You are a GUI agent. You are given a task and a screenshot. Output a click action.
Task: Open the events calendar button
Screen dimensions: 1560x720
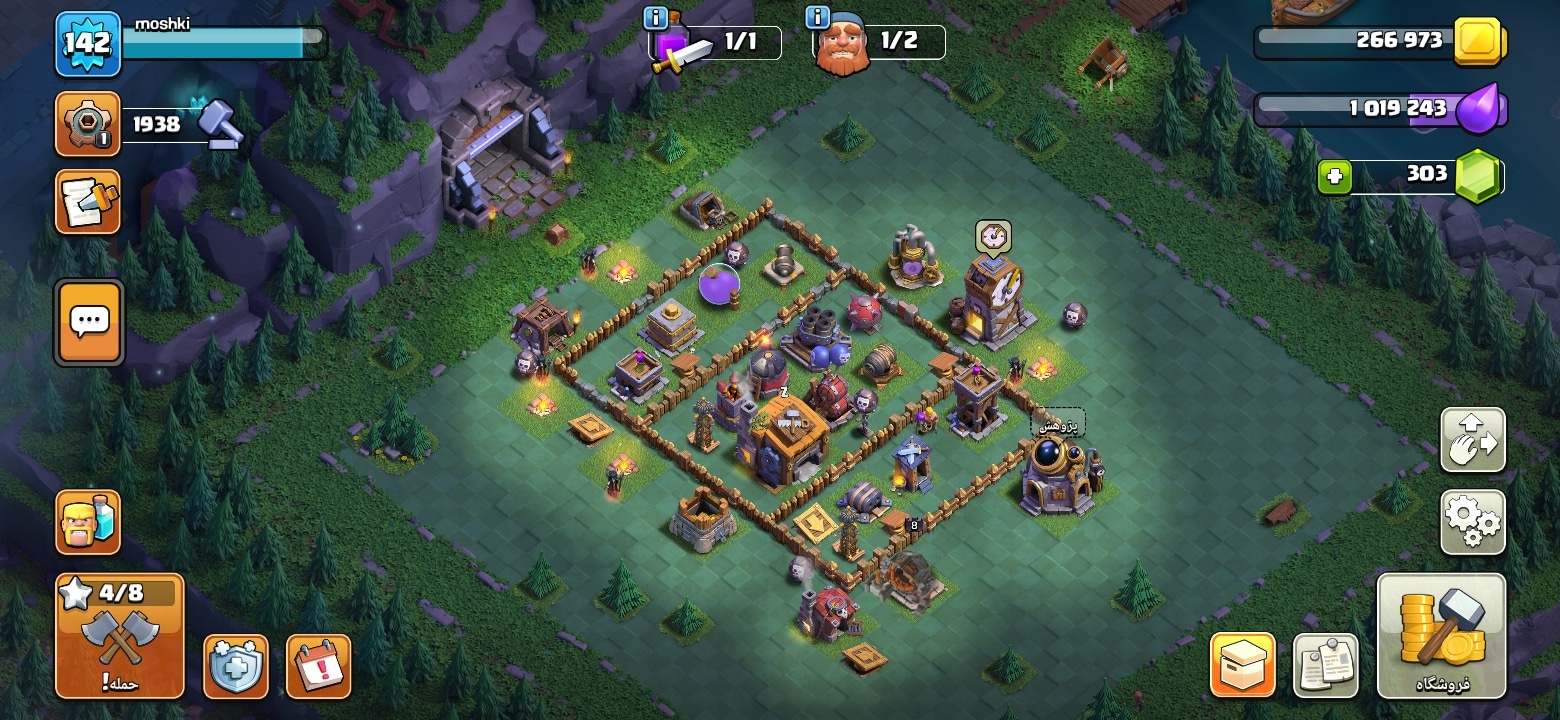pos(319,666)
